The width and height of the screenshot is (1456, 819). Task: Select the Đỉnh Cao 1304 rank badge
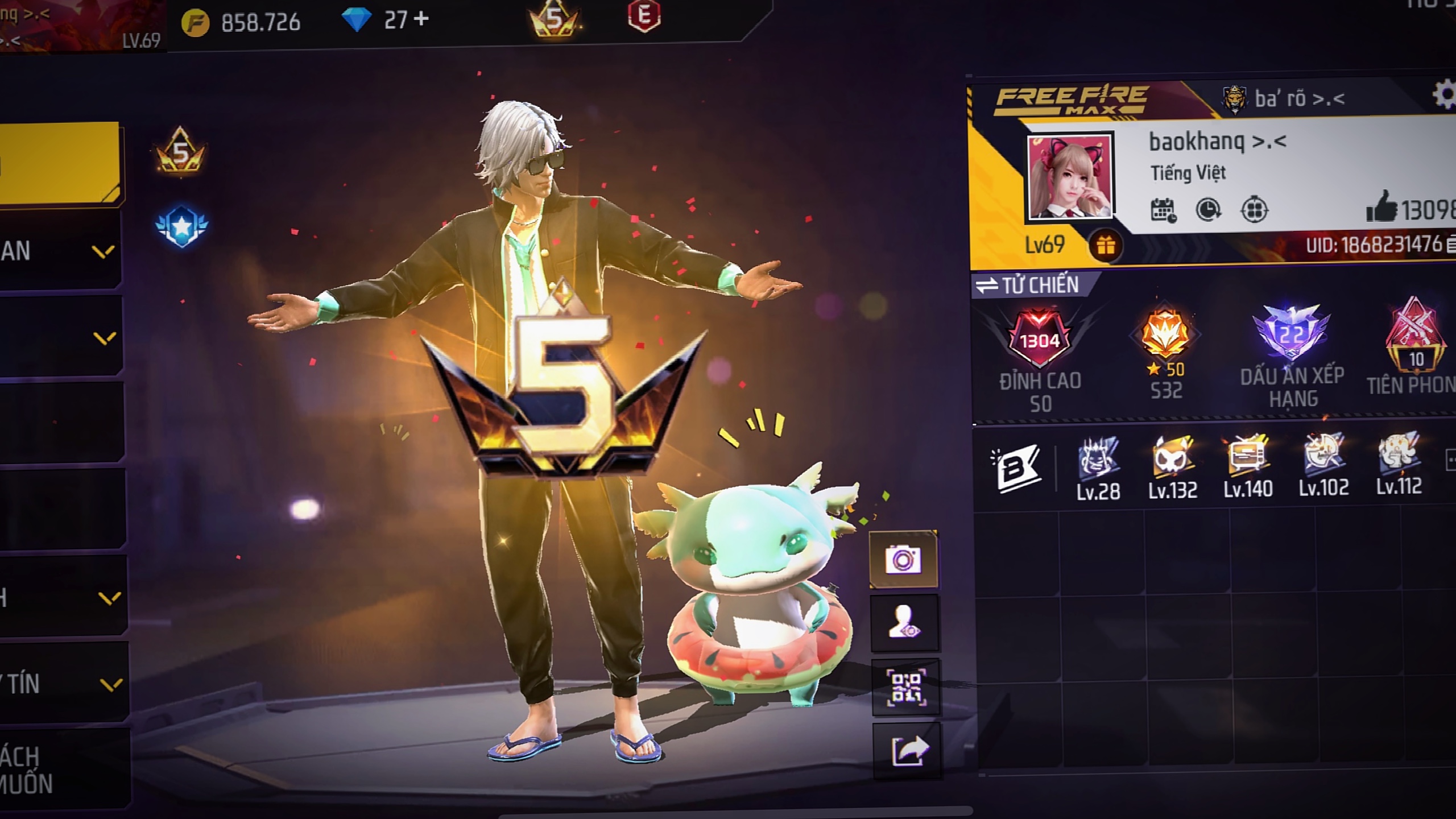(1040, 341)
